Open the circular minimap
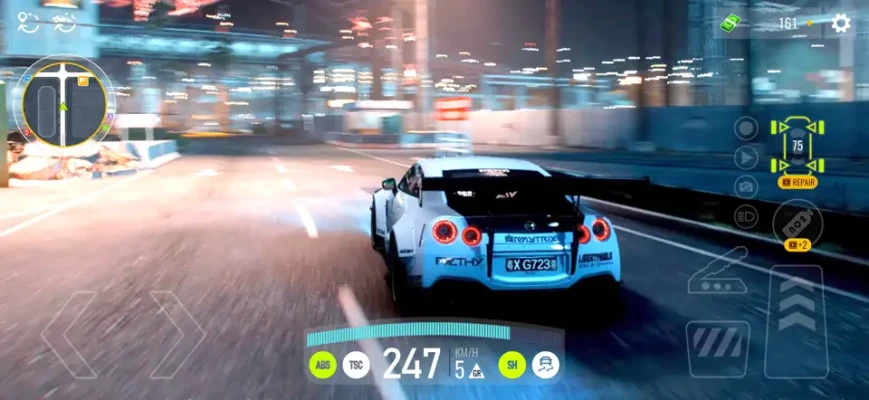Image resolution: width=869 pixels, height=400 pixels. (68, 98)
